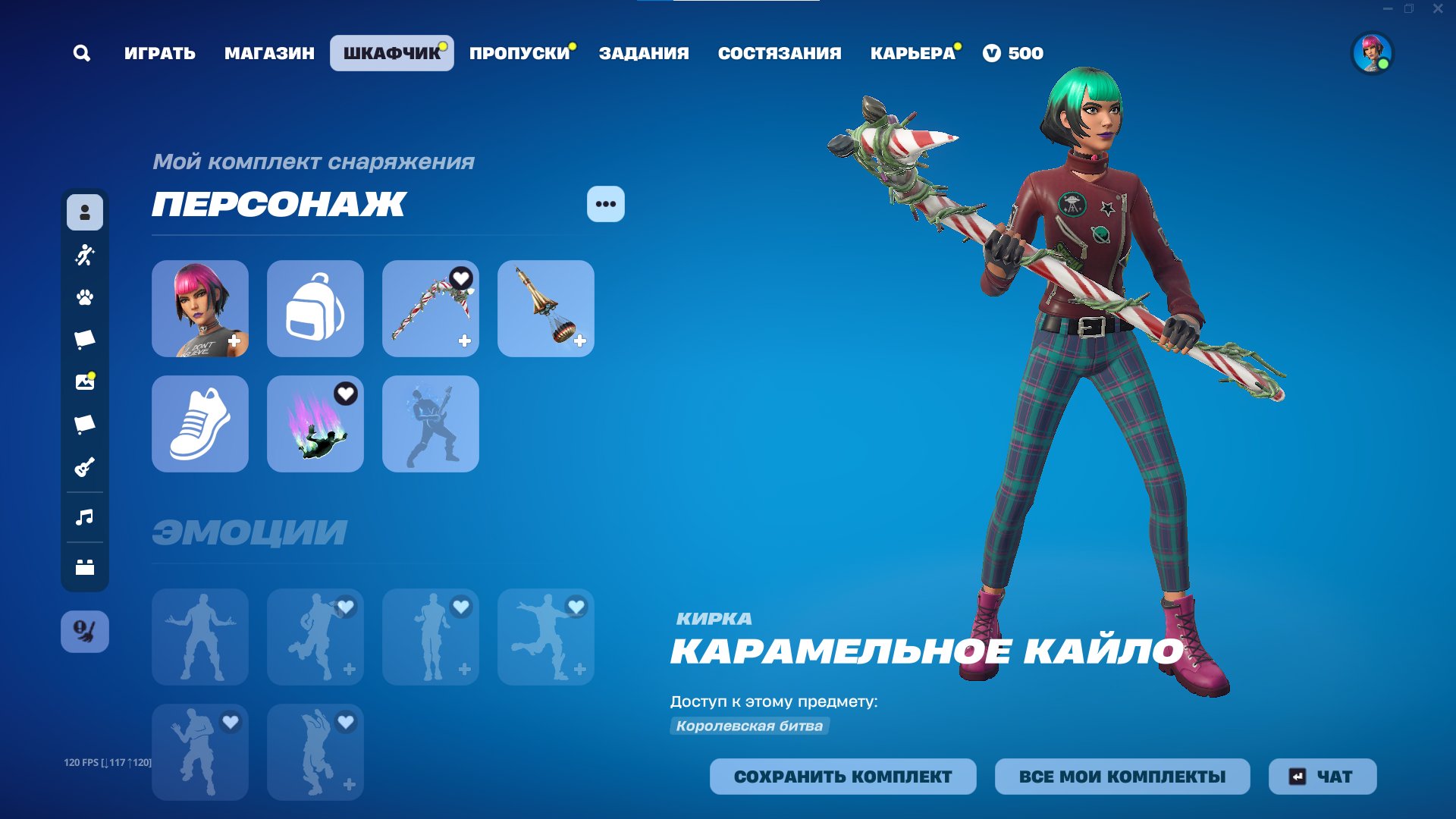Select the candy cane pickaxe slot

(x=431, y=309)
